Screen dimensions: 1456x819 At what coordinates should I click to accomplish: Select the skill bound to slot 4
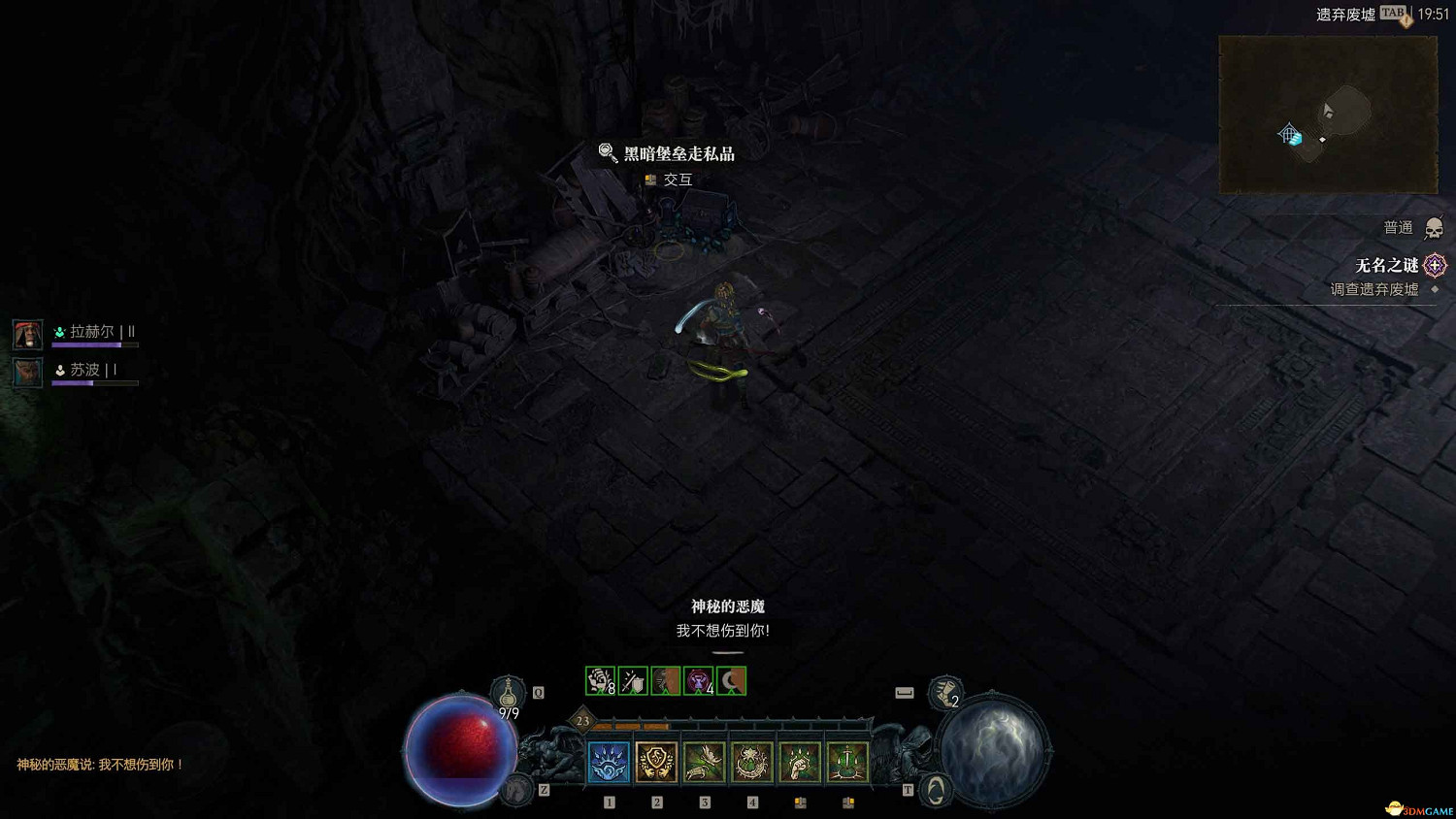750,762
